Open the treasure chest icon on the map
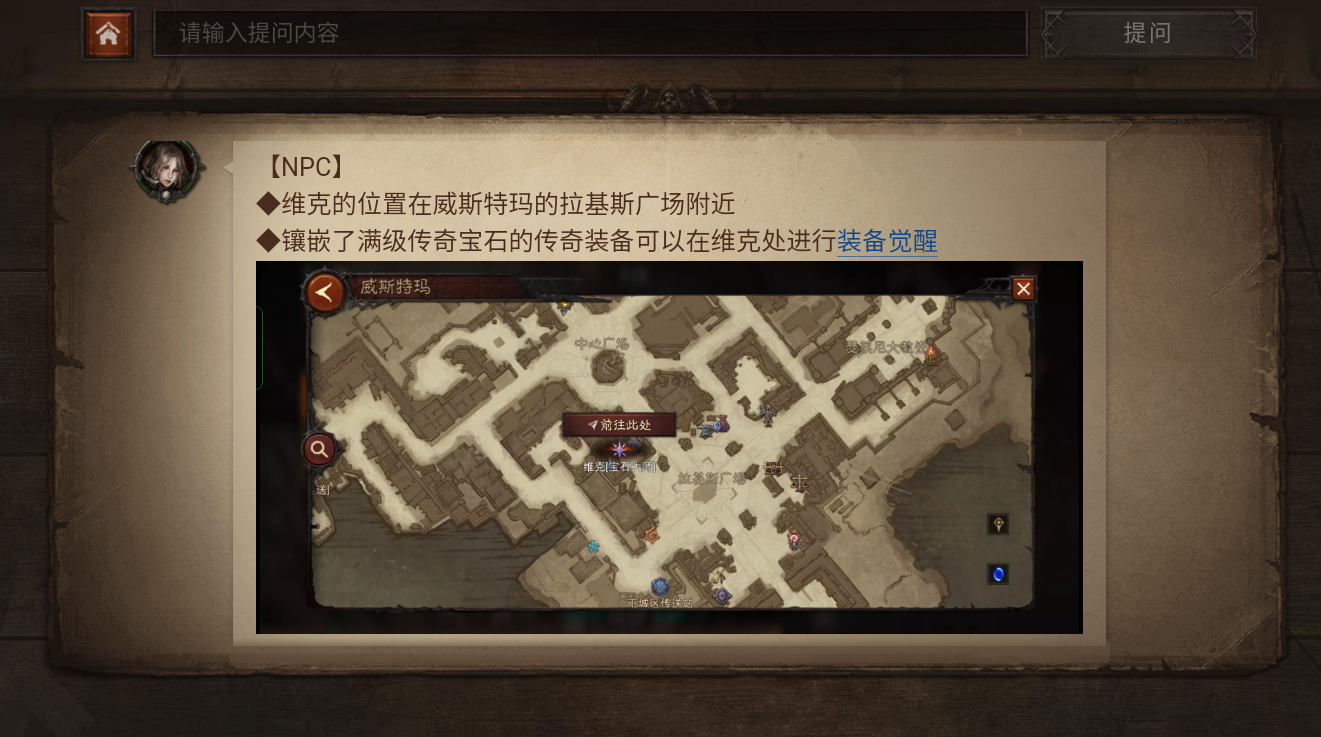 point(771,467)
